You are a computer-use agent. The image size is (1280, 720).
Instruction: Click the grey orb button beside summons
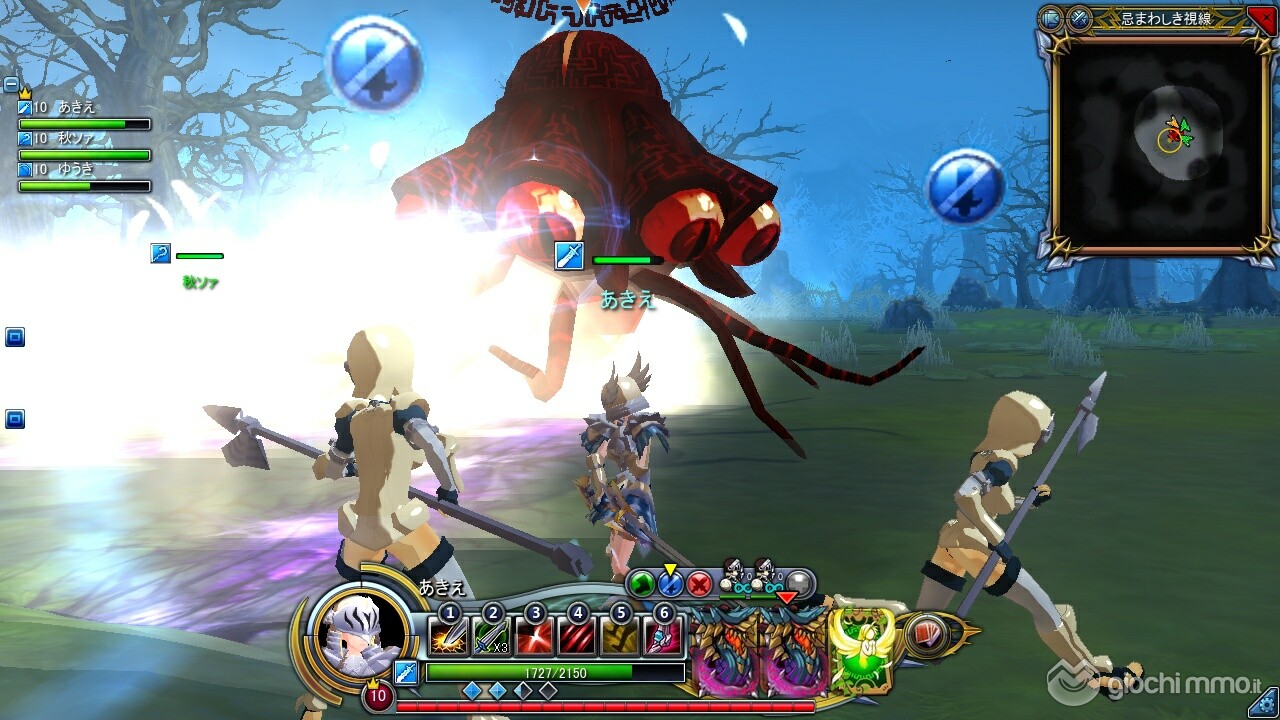coord(798,582)
